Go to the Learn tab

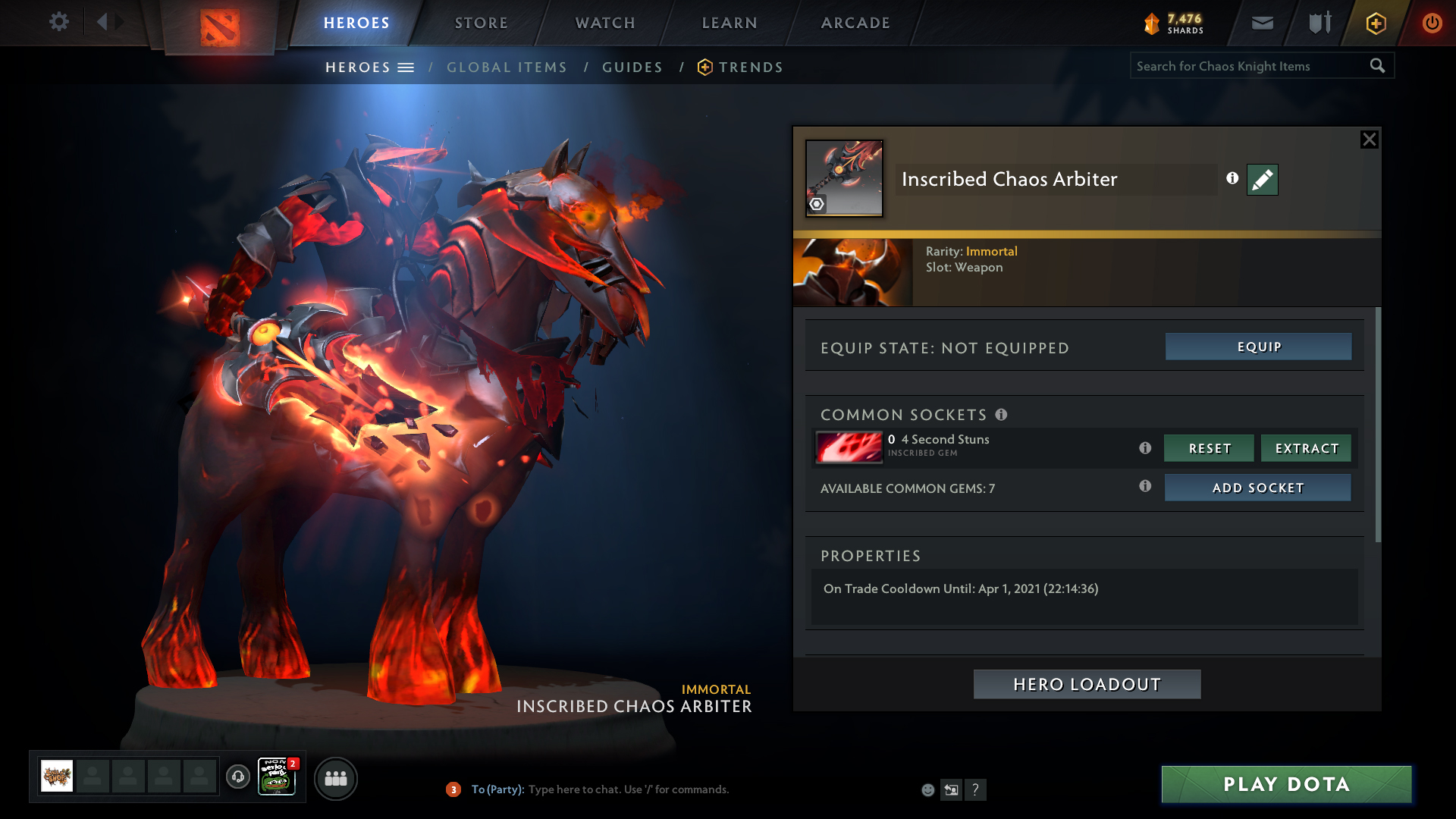730,23
